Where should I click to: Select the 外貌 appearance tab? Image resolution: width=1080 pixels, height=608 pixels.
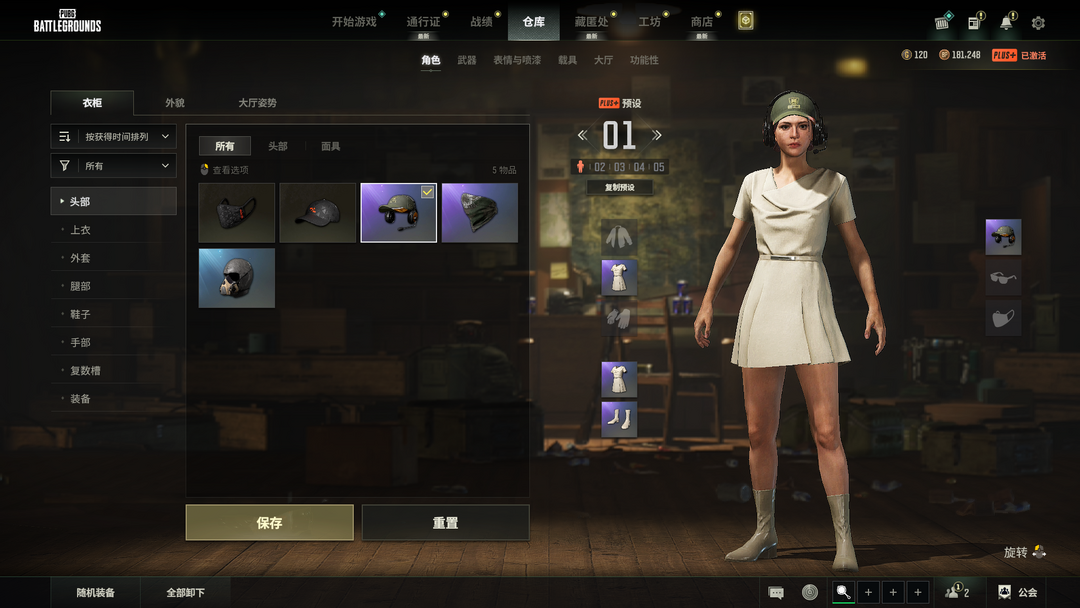(x=175, y=103)
